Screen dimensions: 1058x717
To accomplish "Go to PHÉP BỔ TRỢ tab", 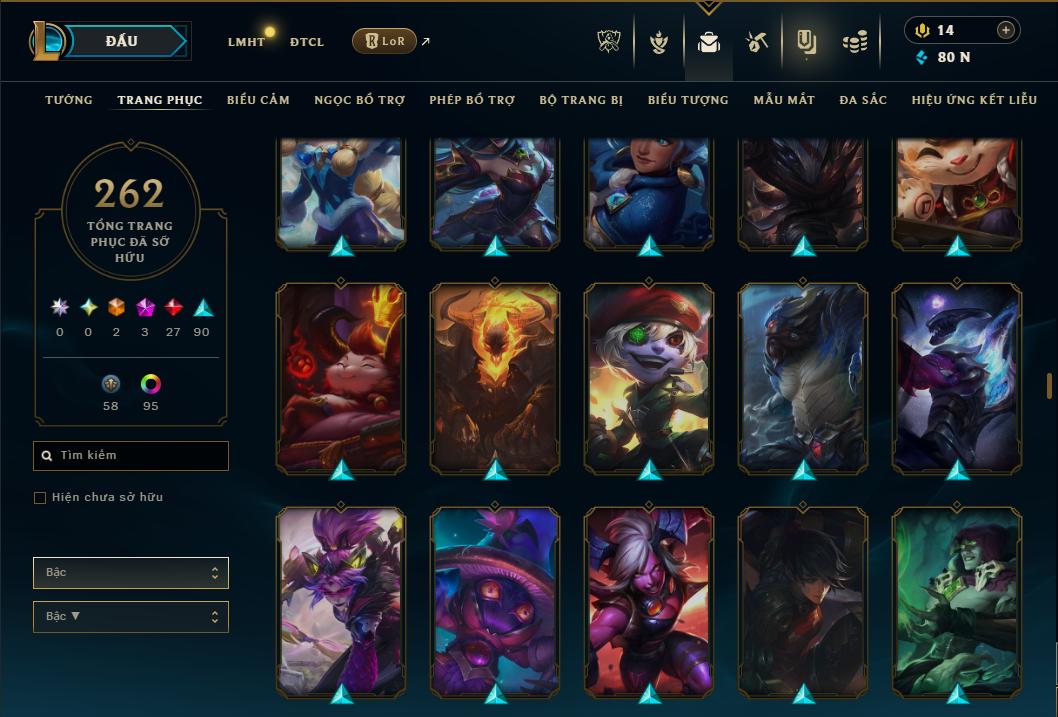I will coord(472,100).
